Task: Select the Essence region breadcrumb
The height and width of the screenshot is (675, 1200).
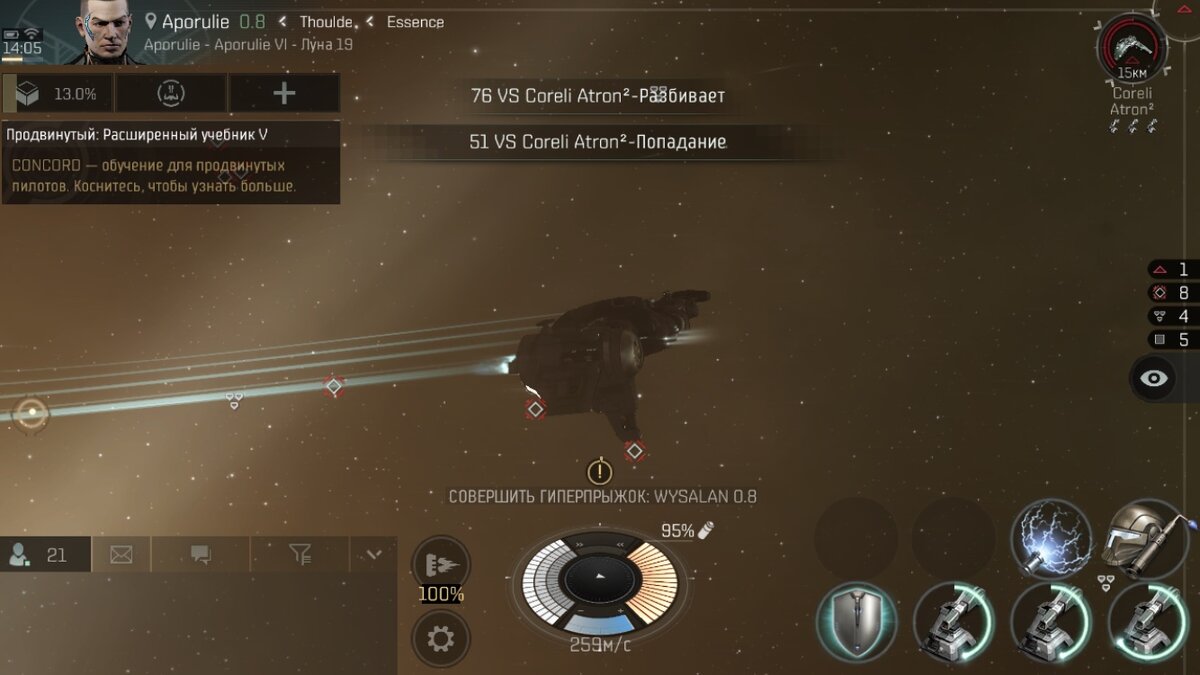Action: pos(415,22)
